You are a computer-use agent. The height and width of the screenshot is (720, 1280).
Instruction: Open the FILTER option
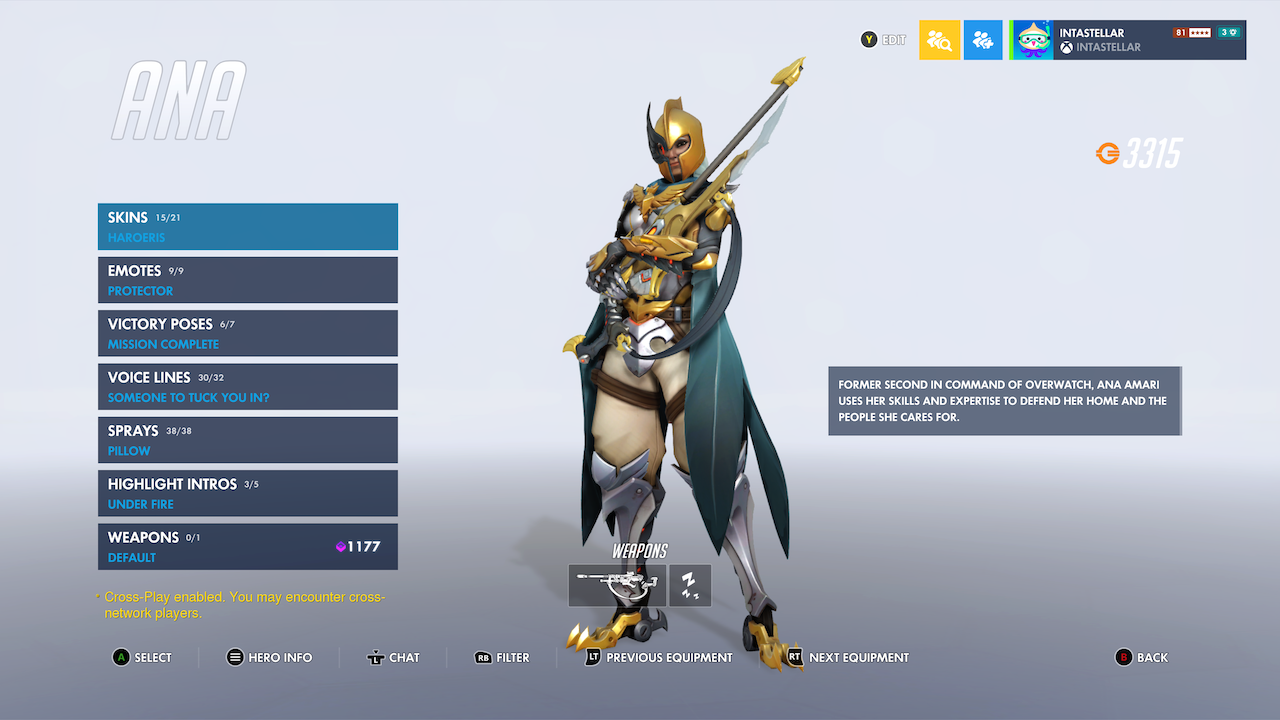click(x=501, y=657)
